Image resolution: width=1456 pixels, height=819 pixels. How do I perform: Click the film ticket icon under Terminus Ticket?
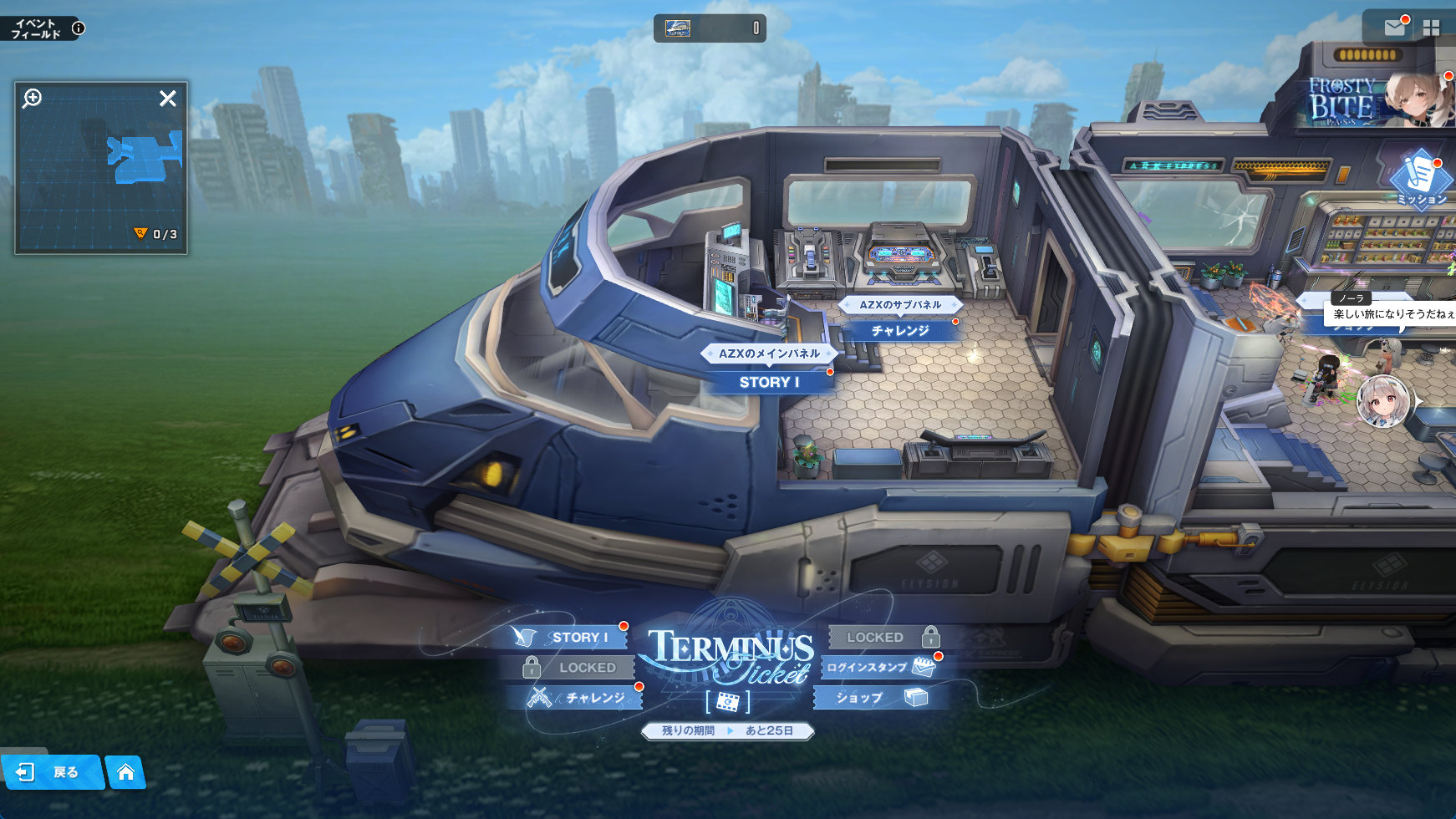(x=727, y=702)
